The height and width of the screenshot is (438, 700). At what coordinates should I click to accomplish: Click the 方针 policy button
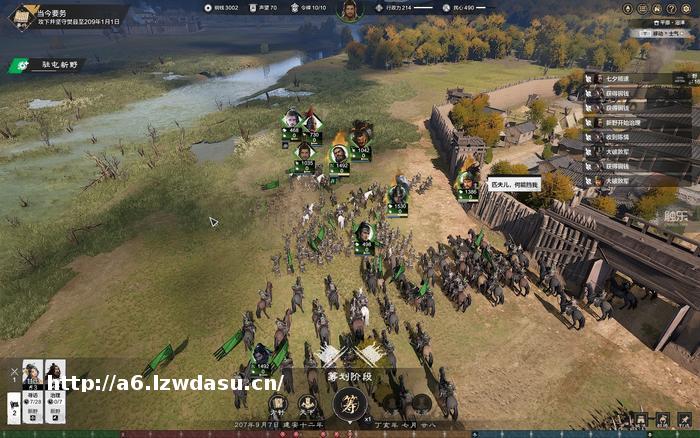click(279, 404)
